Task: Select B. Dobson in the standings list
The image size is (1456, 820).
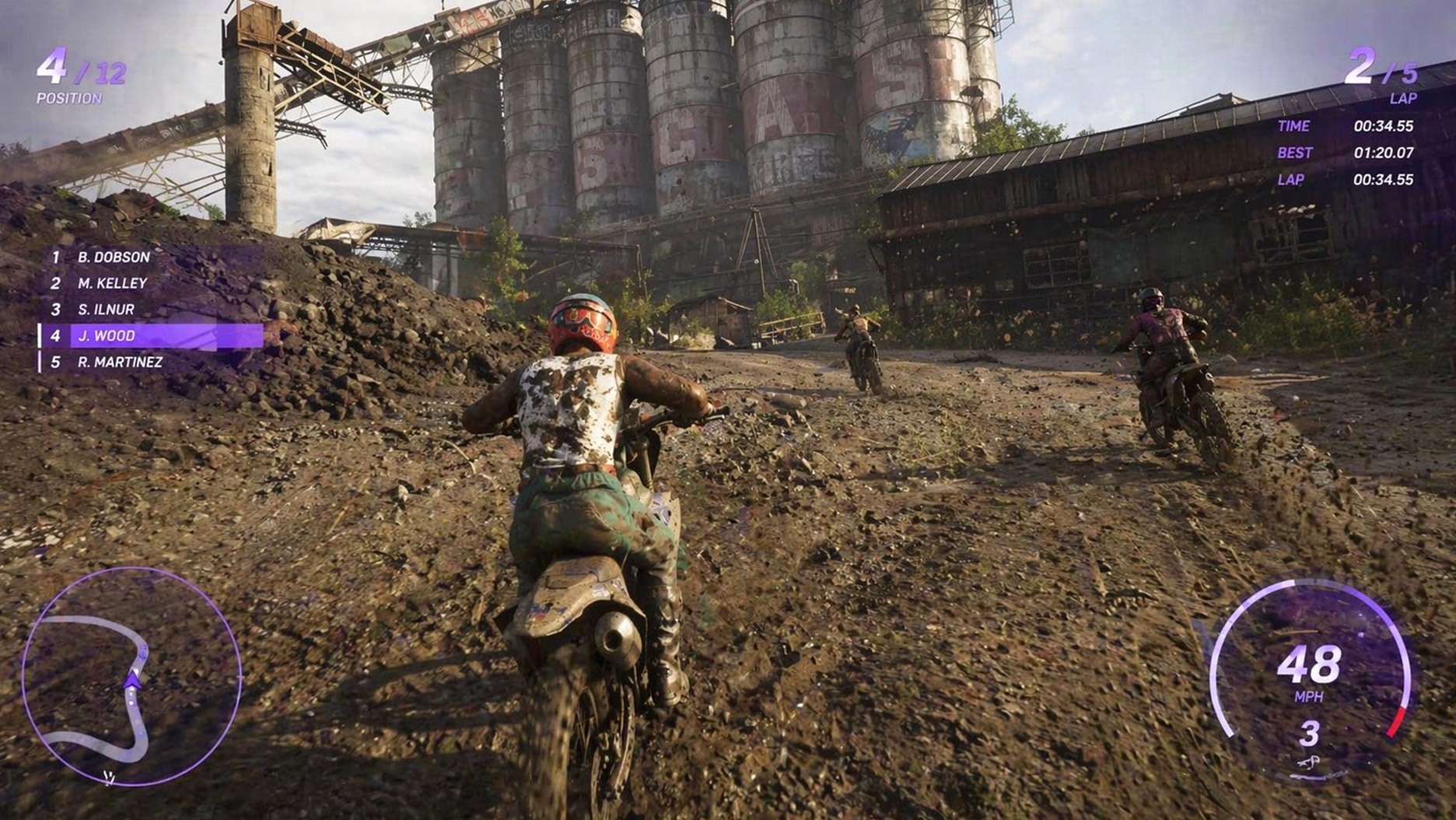Action: click(114, 257)
